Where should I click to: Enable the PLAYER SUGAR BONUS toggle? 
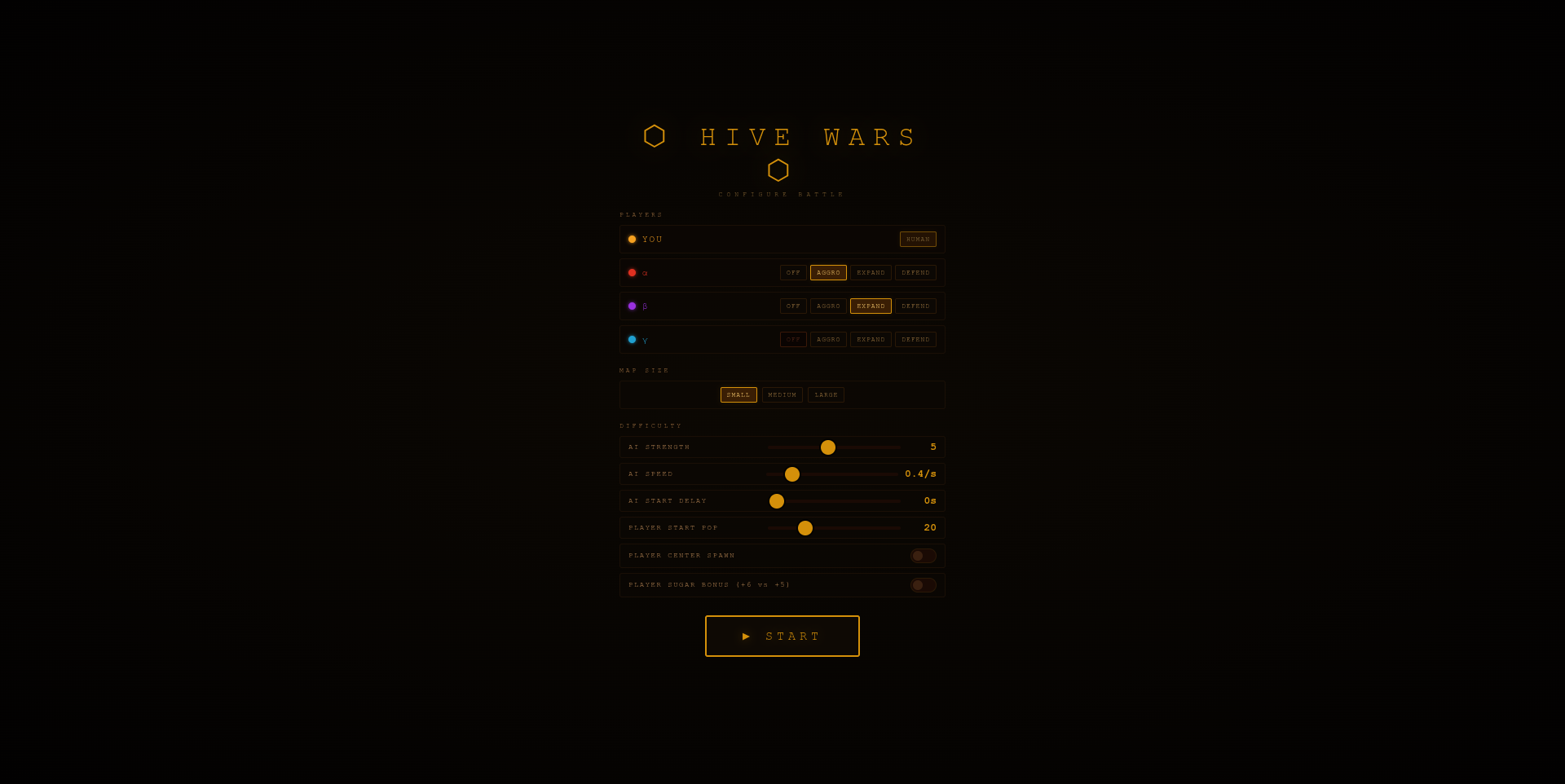coord(923,584)
